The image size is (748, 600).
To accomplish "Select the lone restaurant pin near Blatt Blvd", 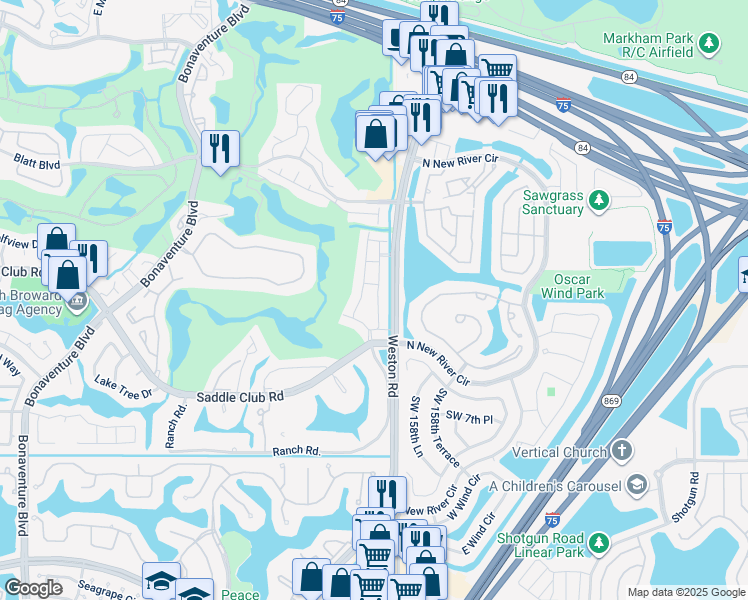I will click(219, 150).
